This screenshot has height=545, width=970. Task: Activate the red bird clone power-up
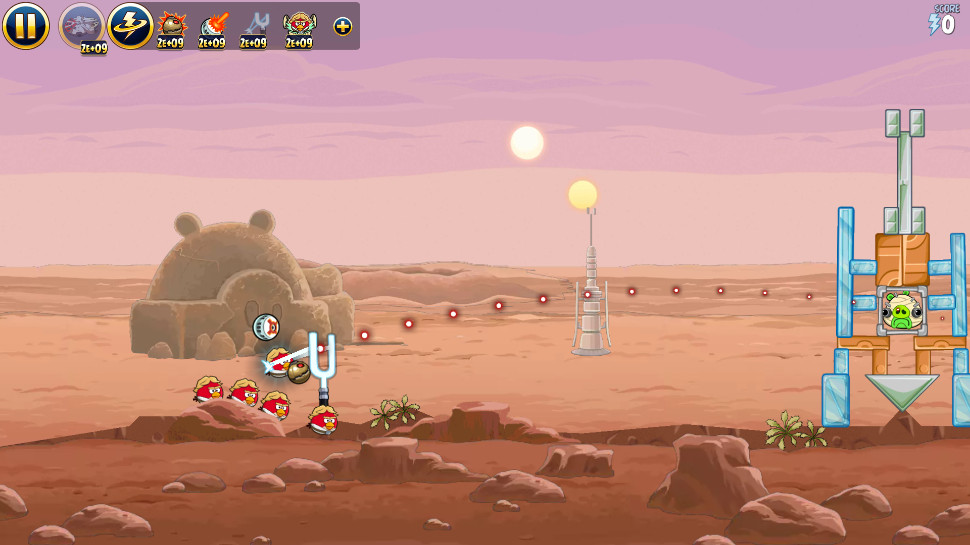[298, 24]
